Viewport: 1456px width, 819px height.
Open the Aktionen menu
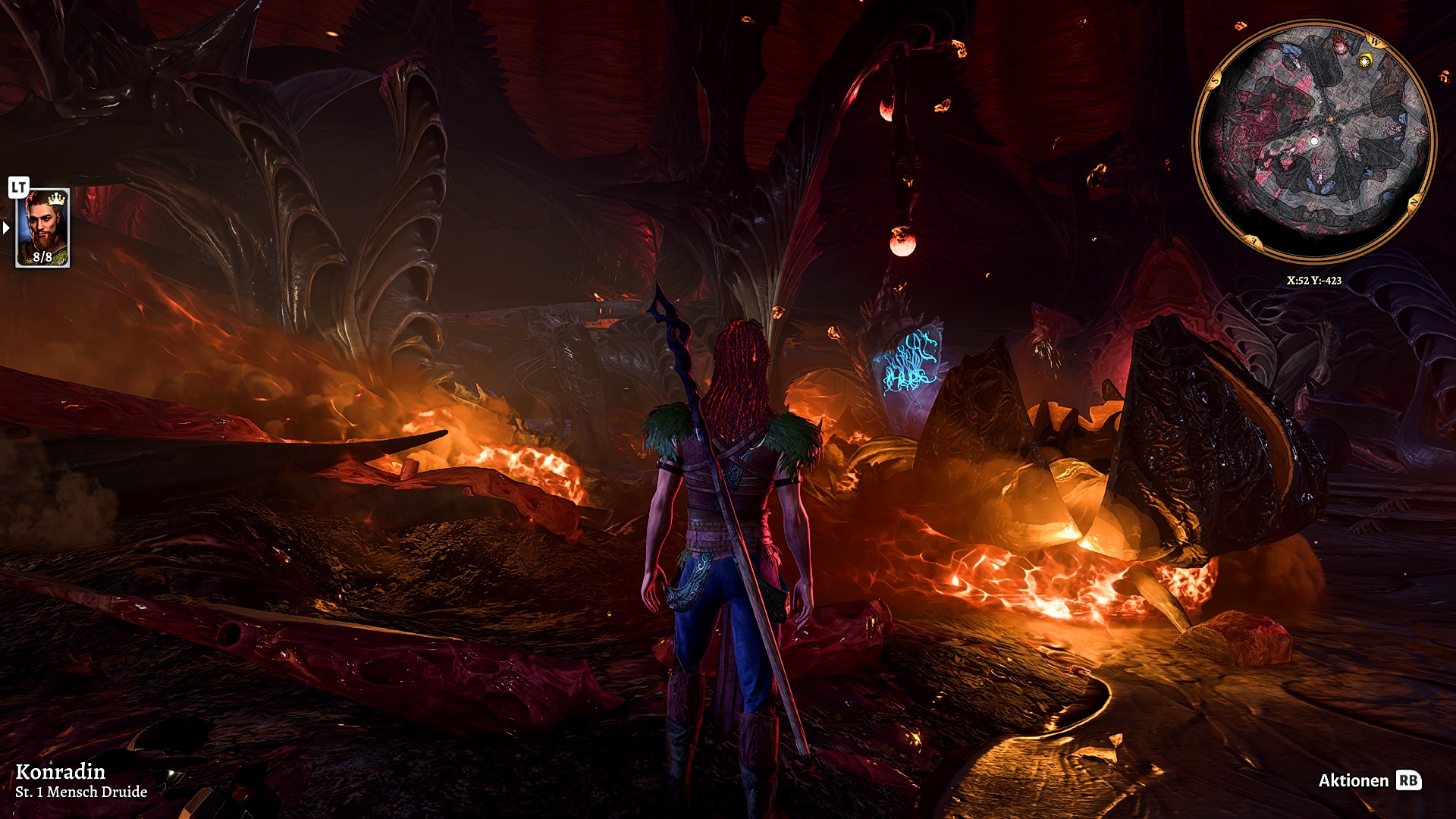(x=1369, y=780)
